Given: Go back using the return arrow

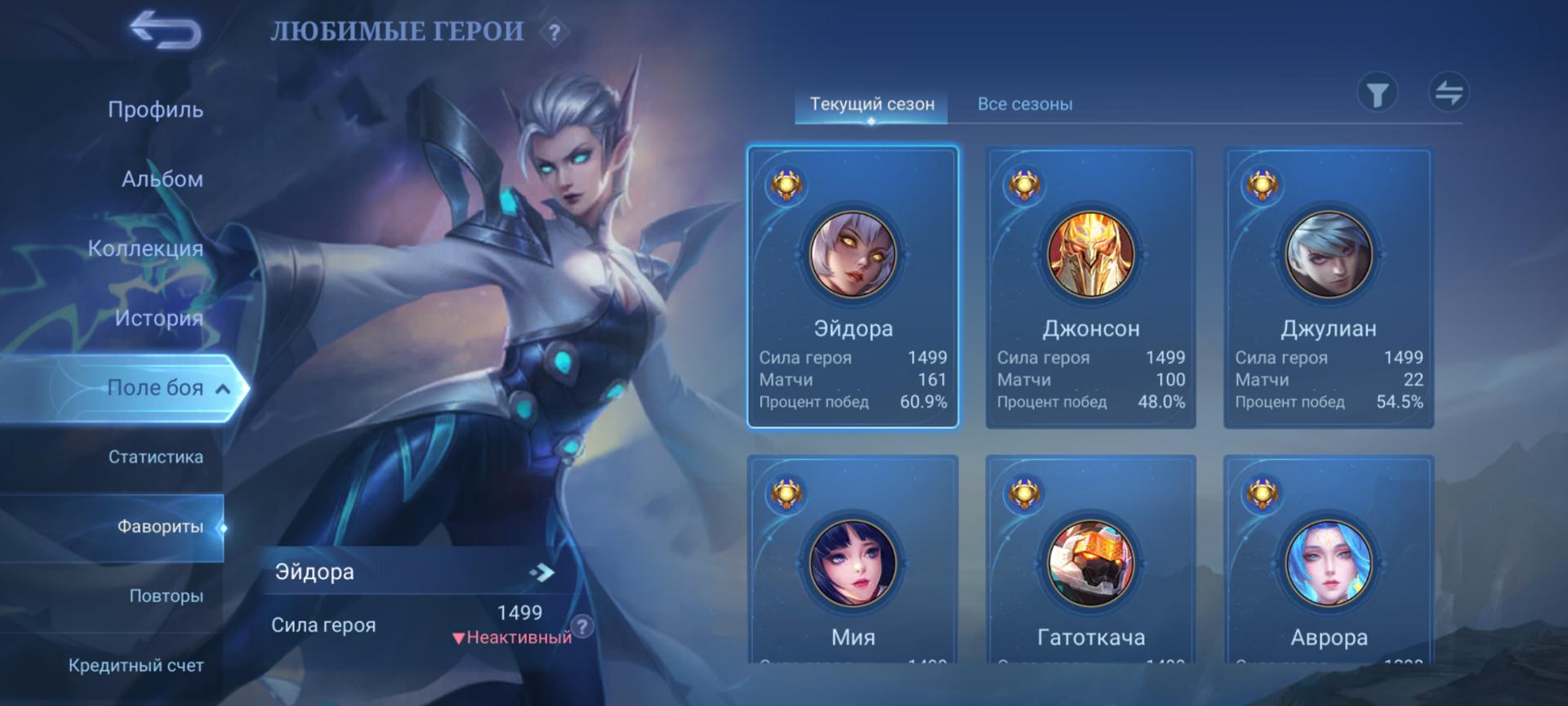Looking at the screenshot, I should (166, 31).
